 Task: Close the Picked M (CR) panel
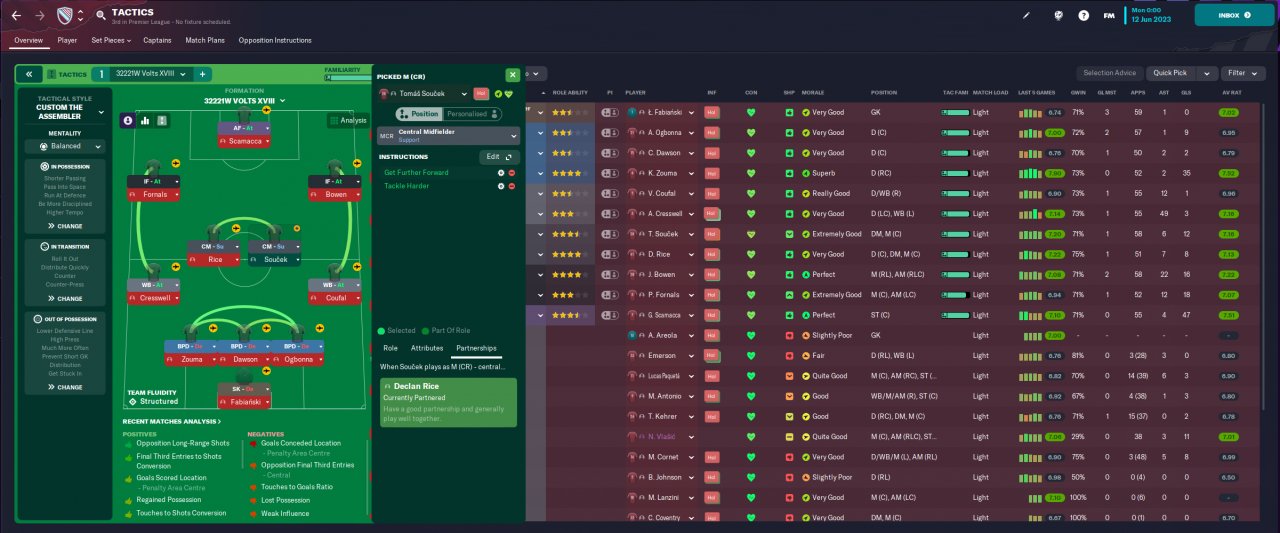coord(512,74)
